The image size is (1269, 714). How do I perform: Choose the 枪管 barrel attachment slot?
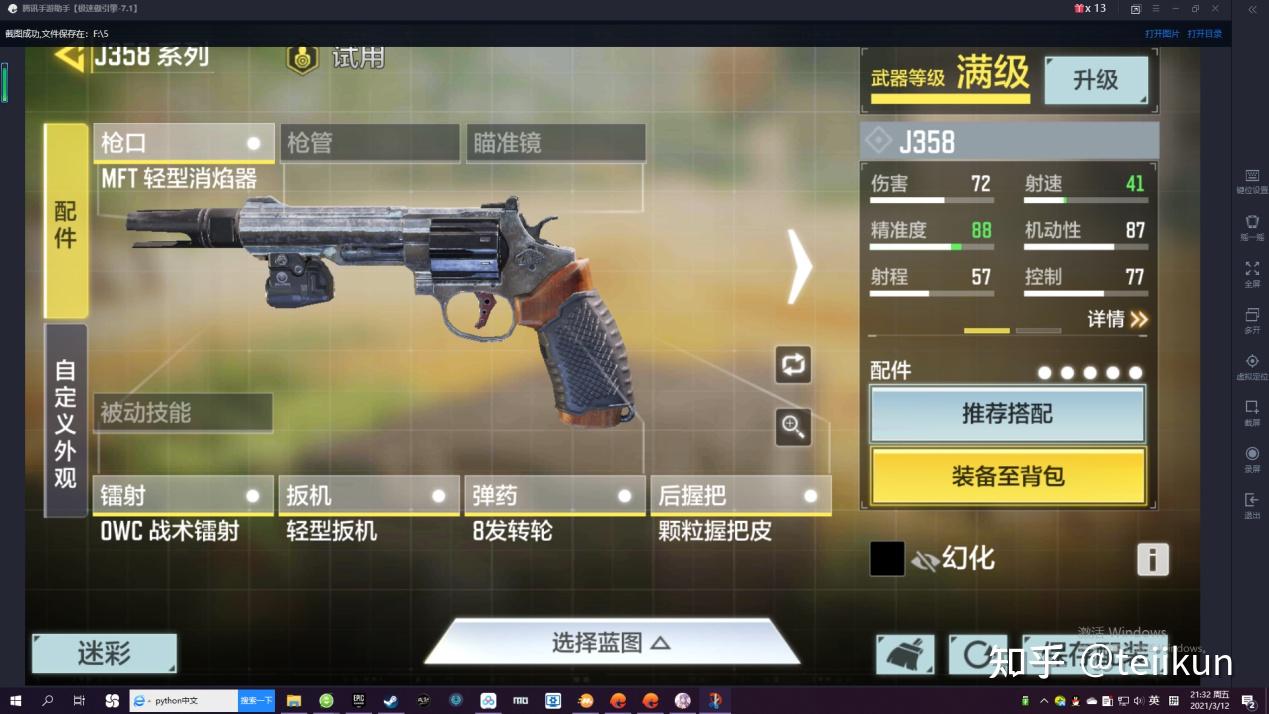369,143
